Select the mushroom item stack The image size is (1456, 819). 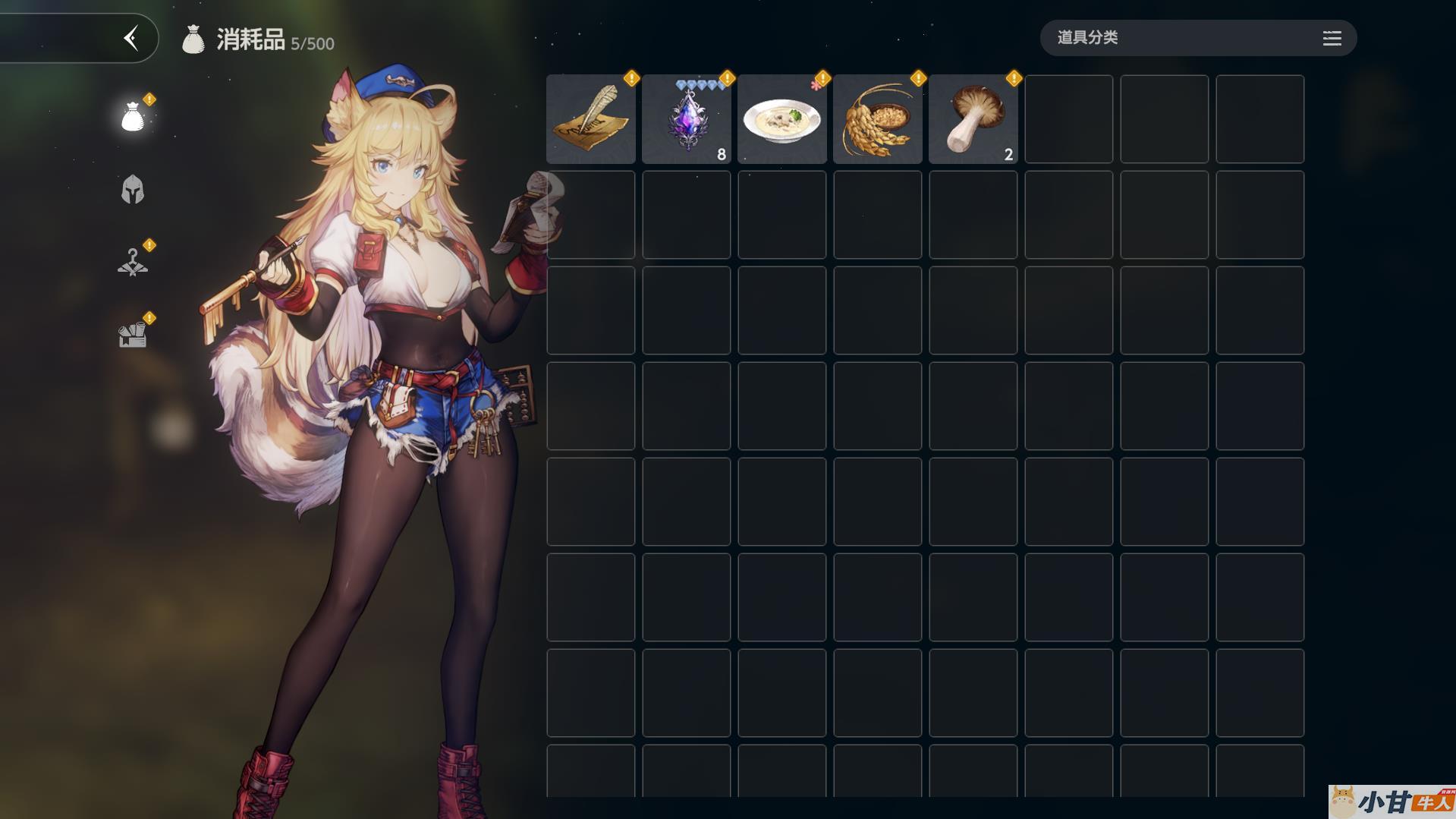pos(973,119)
